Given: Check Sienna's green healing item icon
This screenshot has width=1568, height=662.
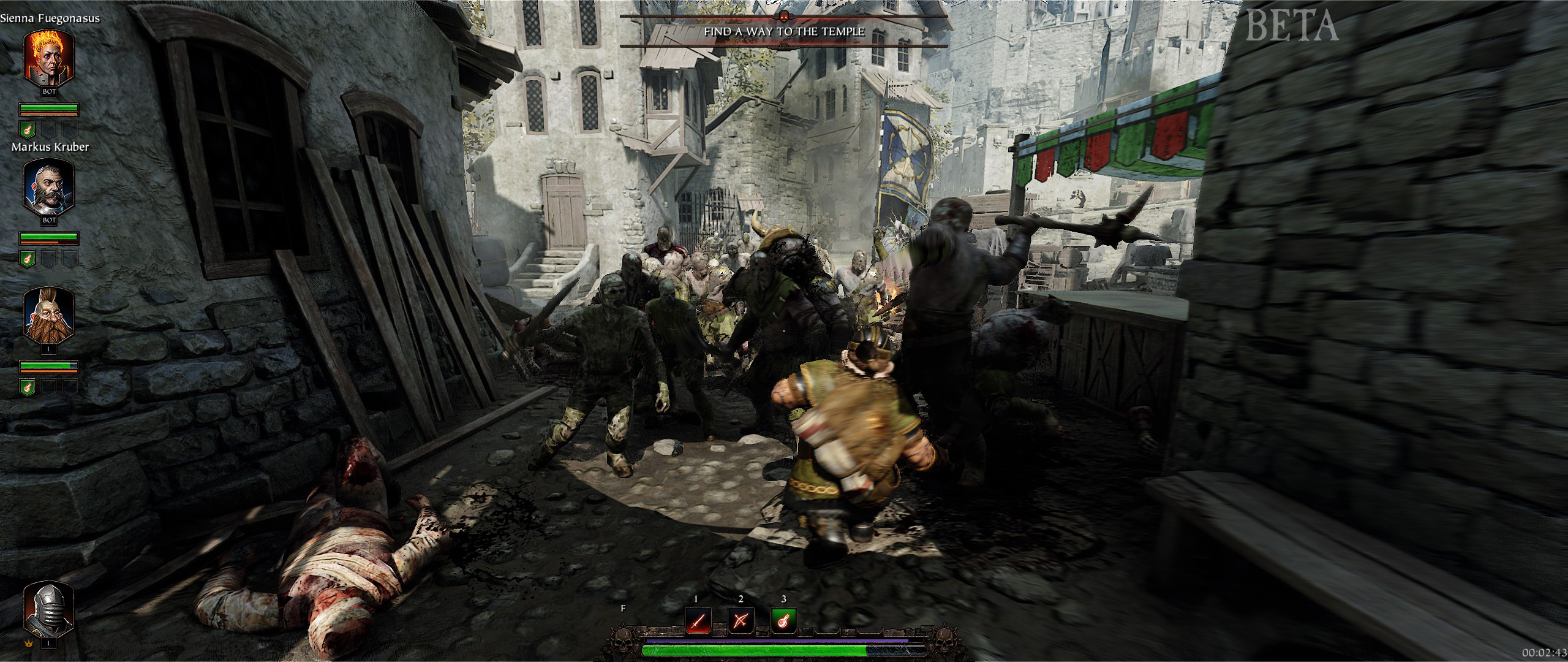Looking at the screenshot, I should point(28,129).
